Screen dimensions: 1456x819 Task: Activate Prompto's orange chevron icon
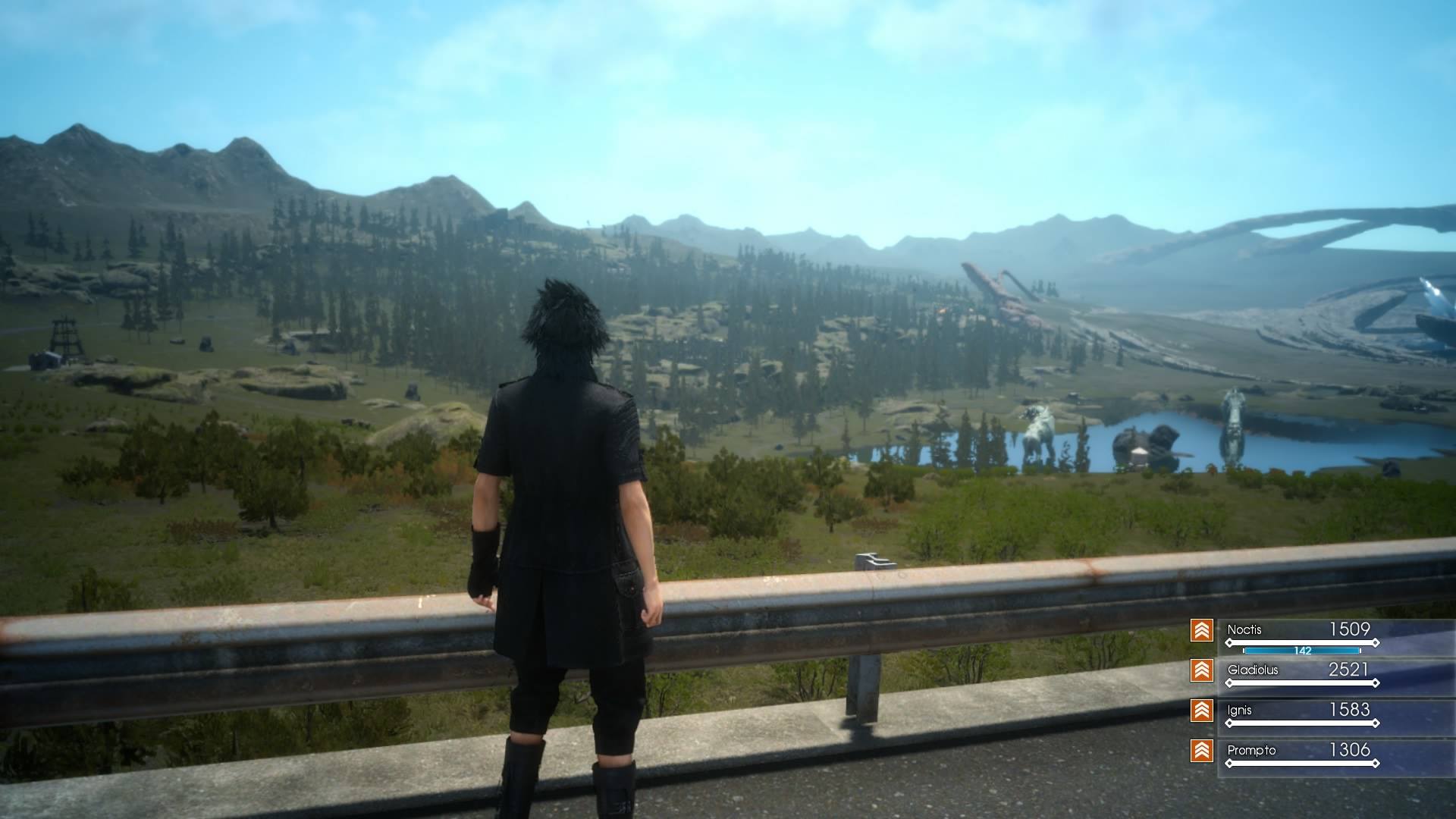pos(1202,751)
